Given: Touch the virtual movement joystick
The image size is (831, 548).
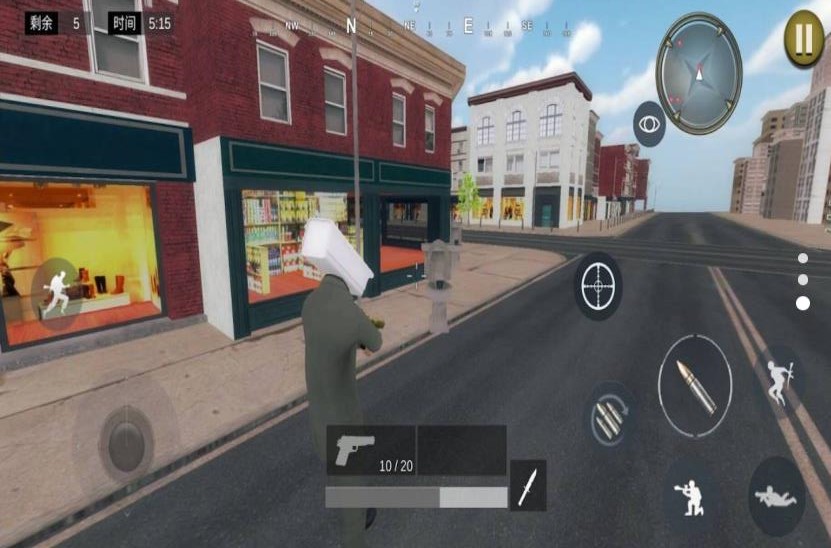Looking at the screenshot, I should [x=126, y=439].
